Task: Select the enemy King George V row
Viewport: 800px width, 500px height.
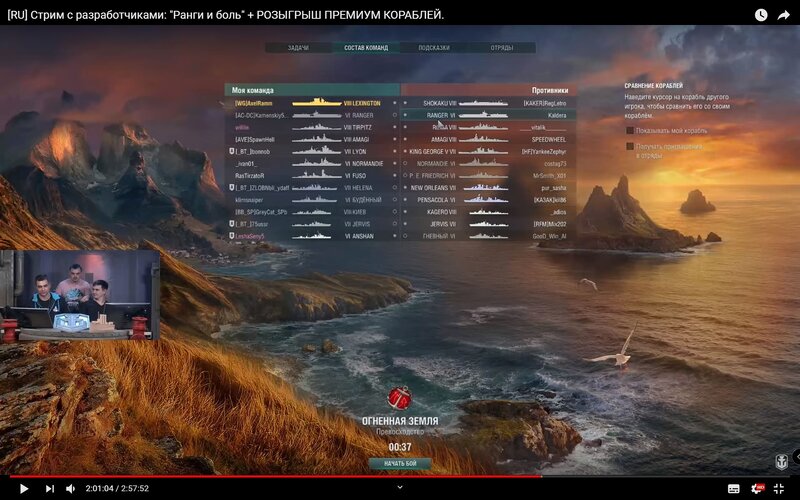Action: [x=488, y=151]
